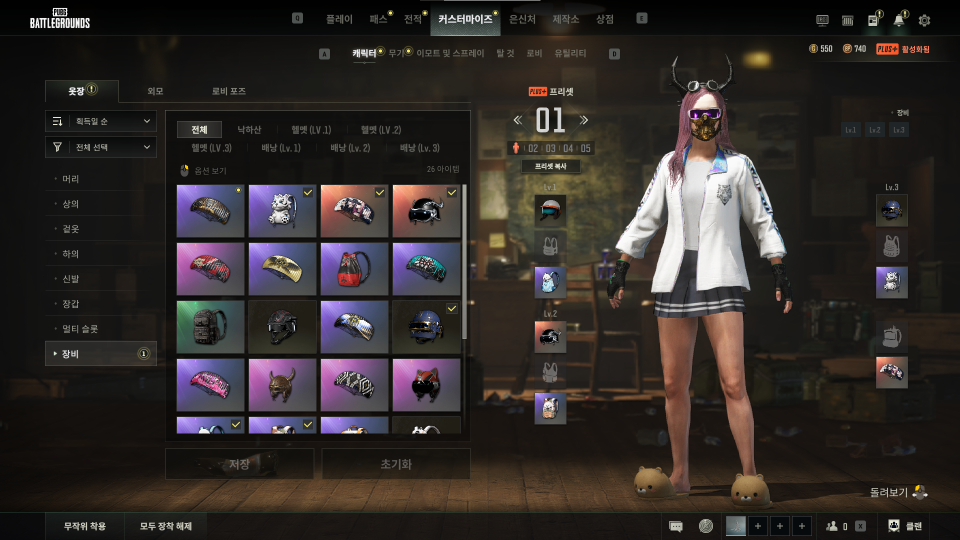Click the 저장 save button
This screenshot has height=540, width=960.
click(239, 463)
